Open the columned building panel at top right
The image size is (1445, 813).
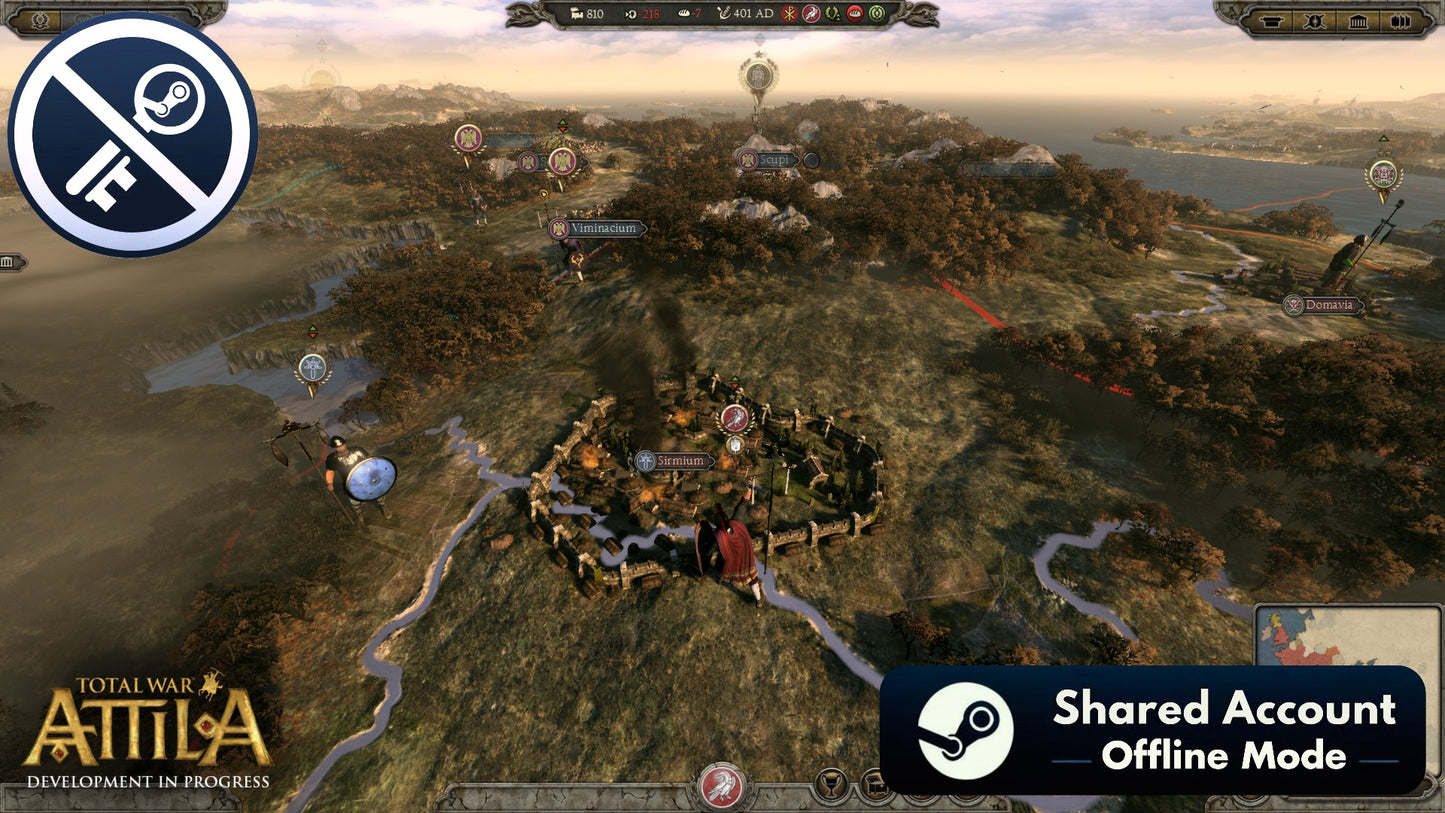(1358, 20)
